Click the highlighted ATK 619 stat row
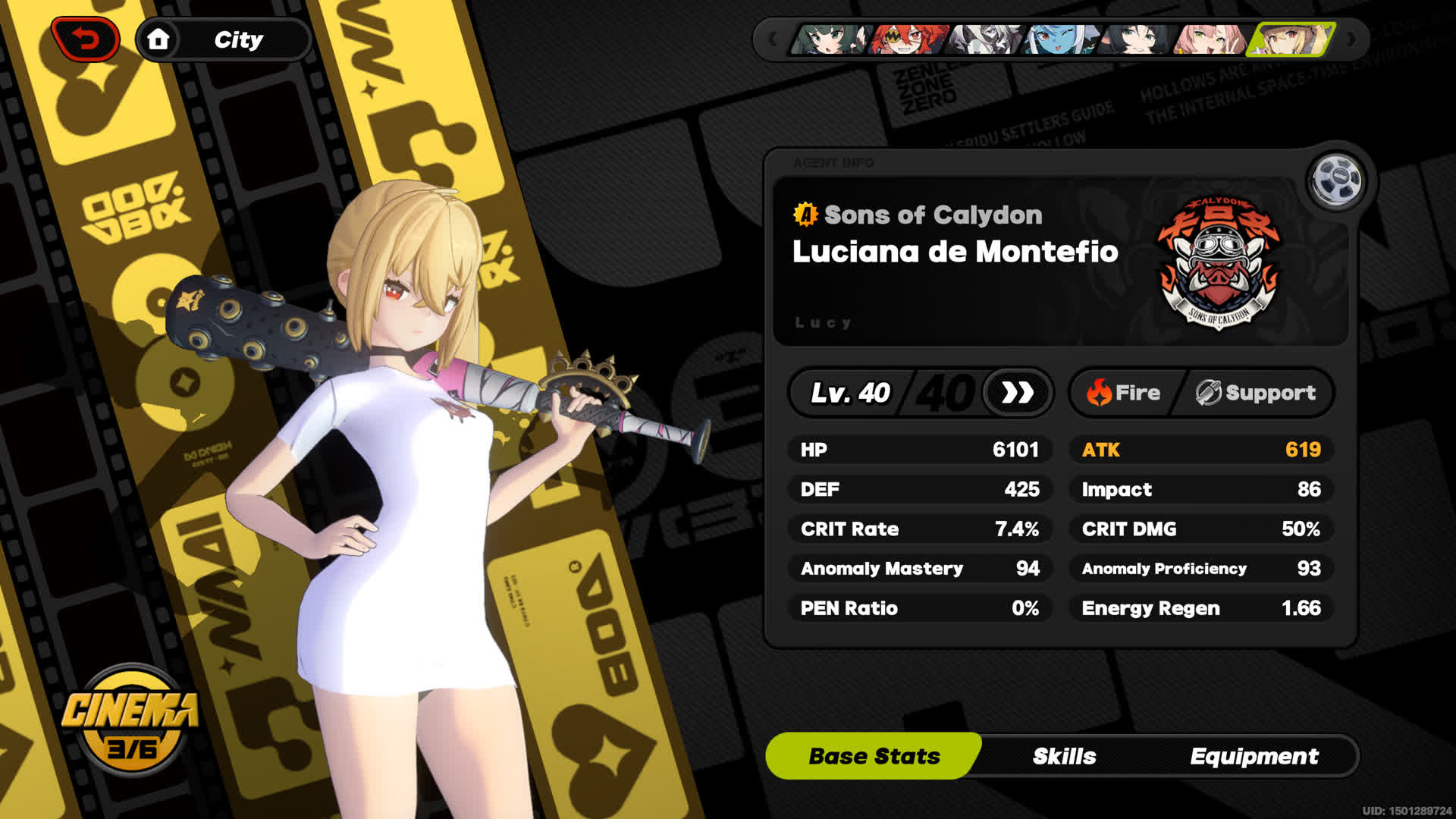 (1200, 450)
